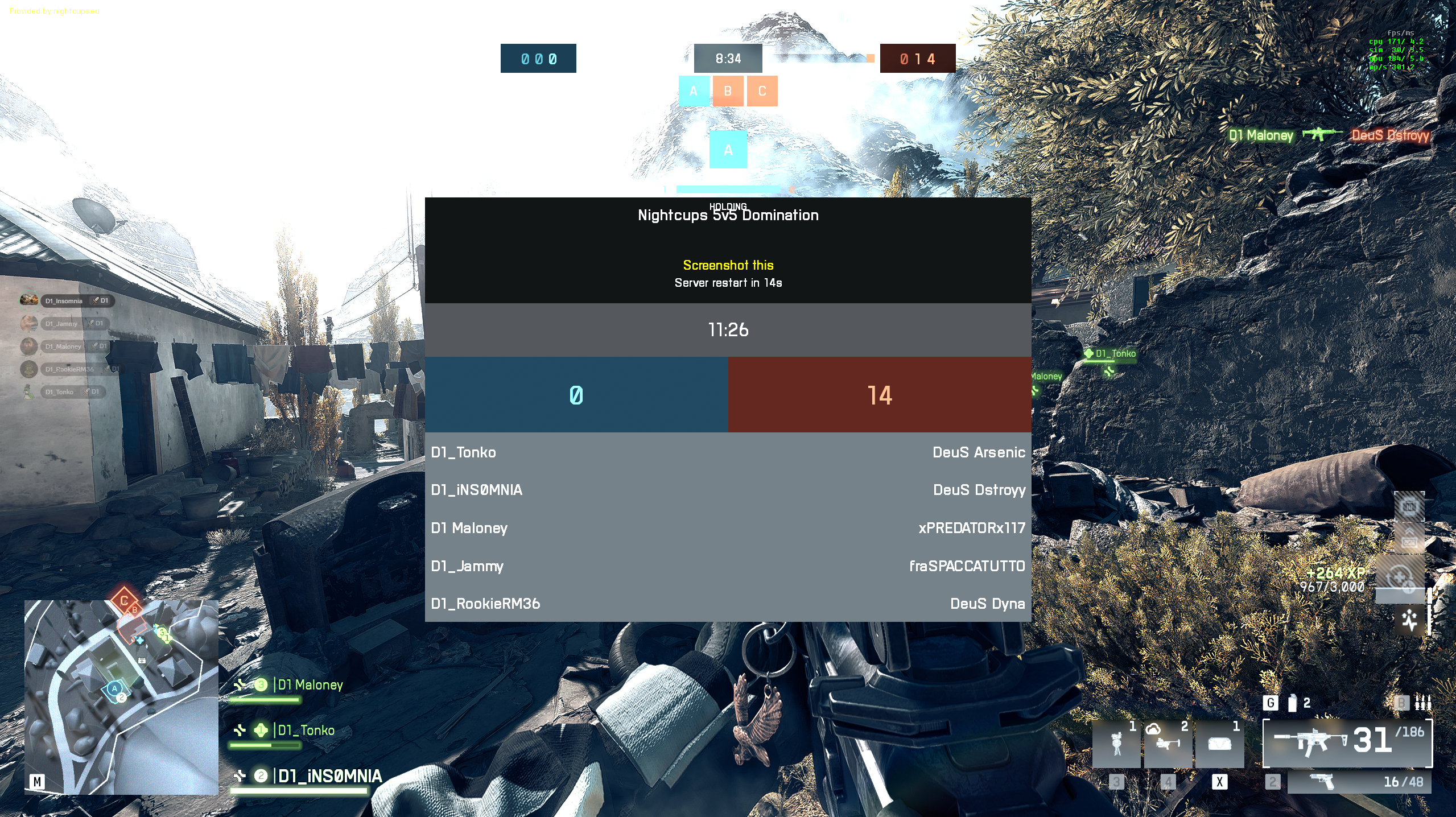Click DeuS Arsenic in the scoreboard

[x=979, y=452]
